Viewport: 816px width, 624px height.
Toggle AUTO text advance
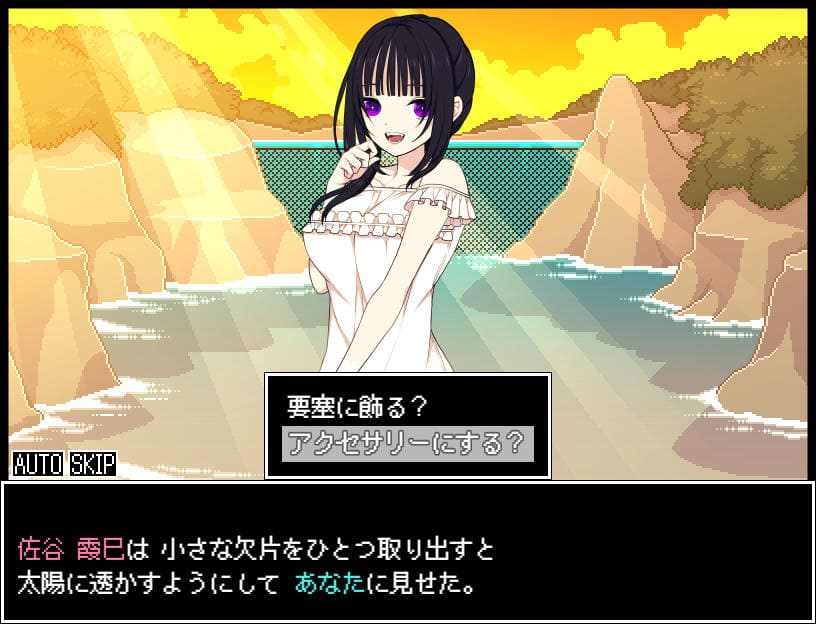pyautogui.click(x=37, y=464)
